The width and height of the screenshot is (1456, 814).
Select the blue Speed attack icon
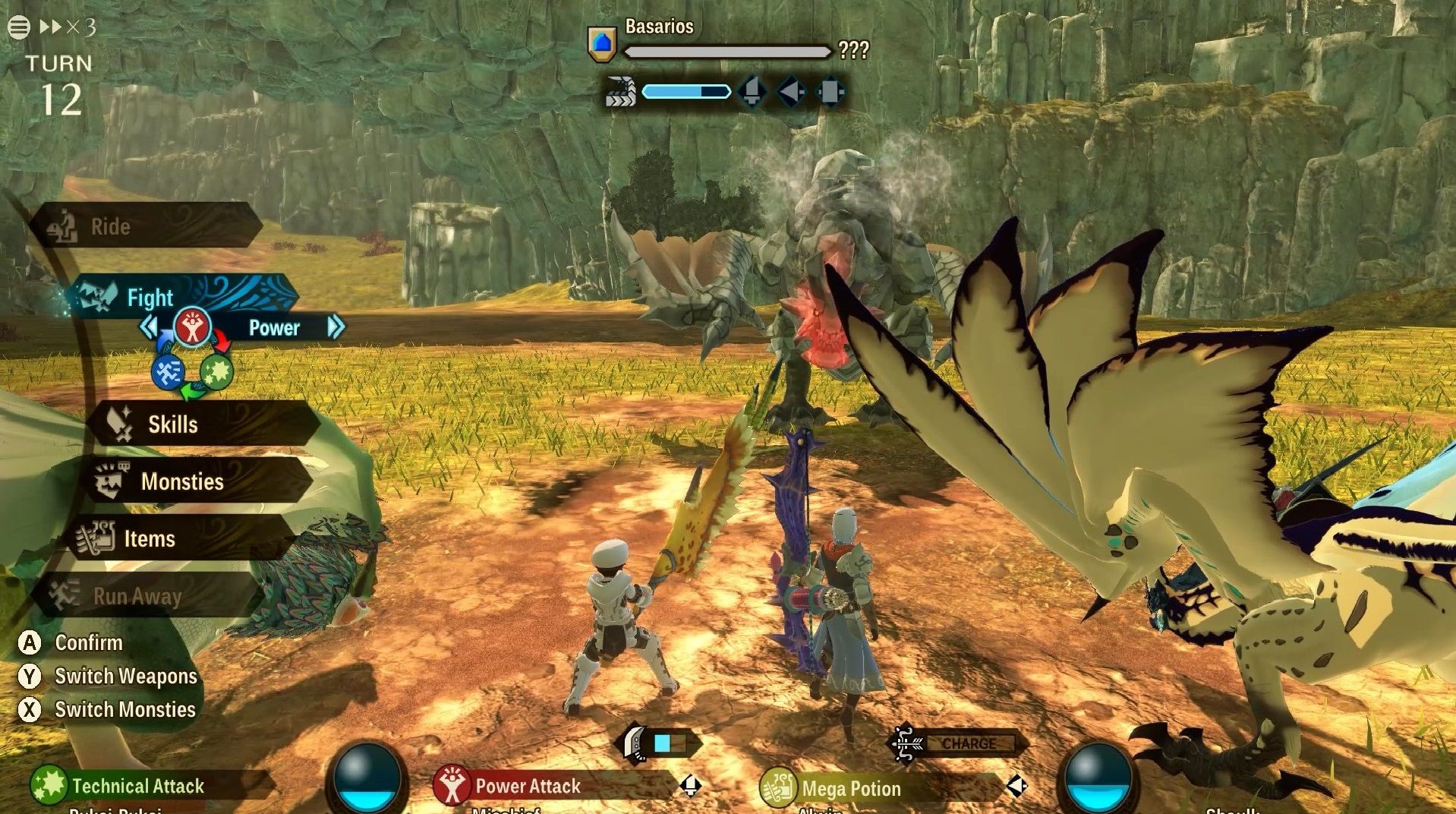point(168,372)
